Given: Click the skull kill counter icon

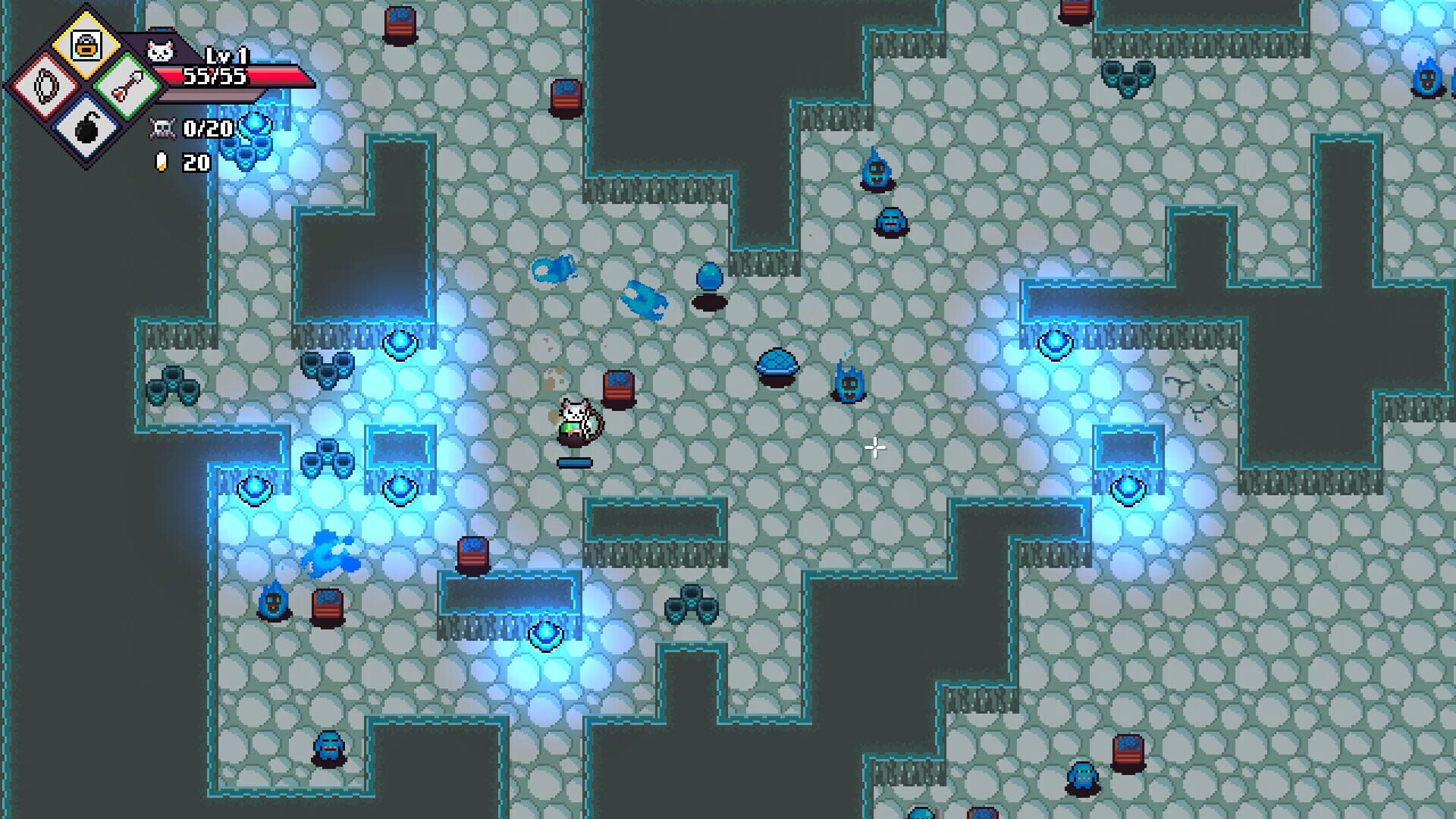Looking at the screenshot, I should pos(162,129).
